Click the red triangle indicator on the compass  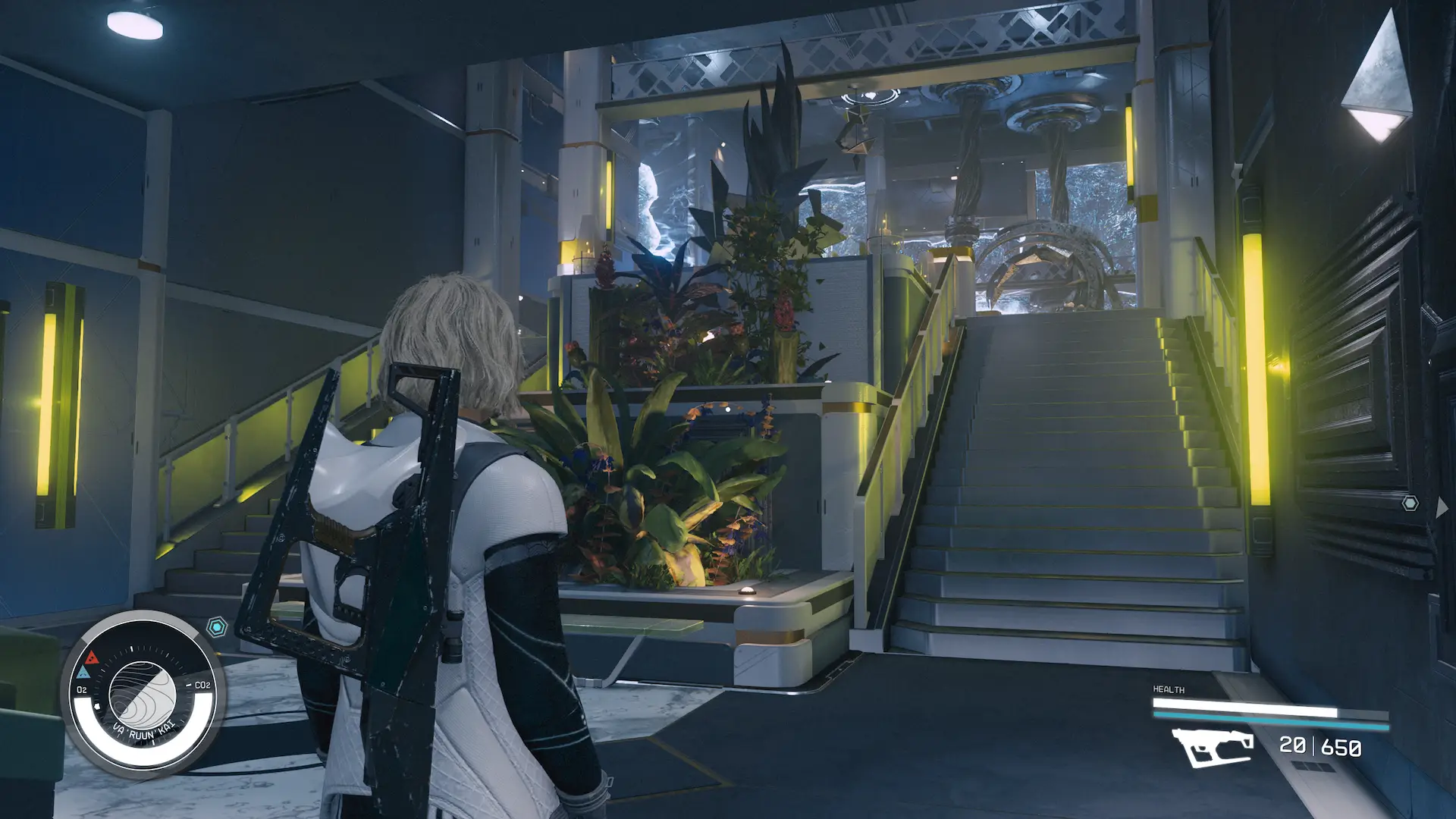[x=92, y=657]
